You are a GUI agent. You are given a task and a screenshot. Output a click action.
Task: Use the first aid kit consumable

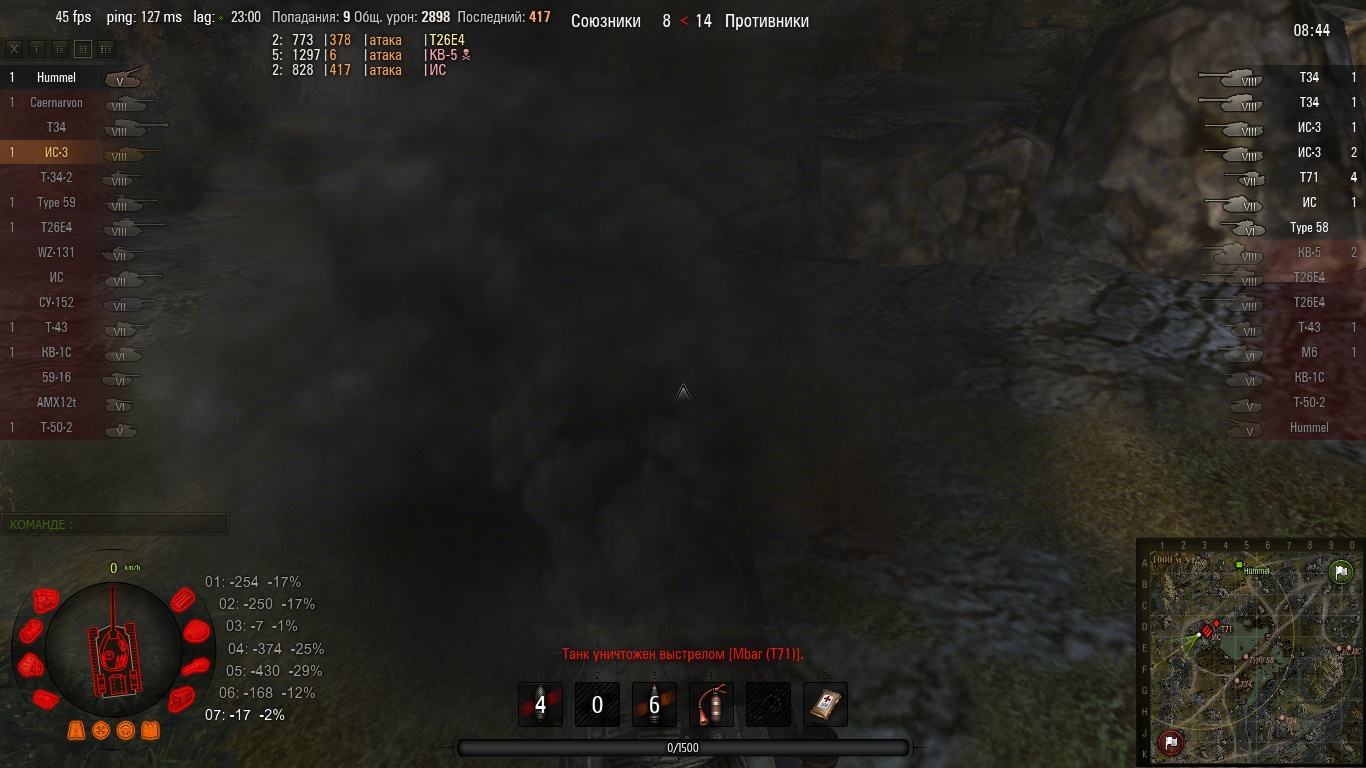[825, 705]
